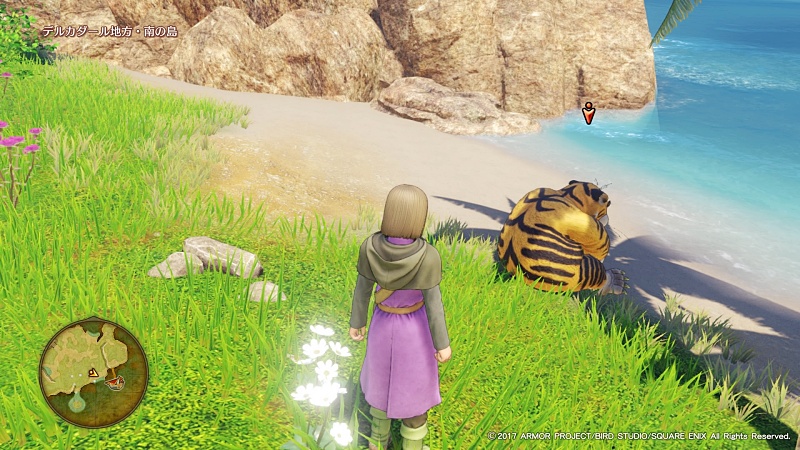Select the player arrow on the minimap
The image size is (800, 450).
click(93, 373)
